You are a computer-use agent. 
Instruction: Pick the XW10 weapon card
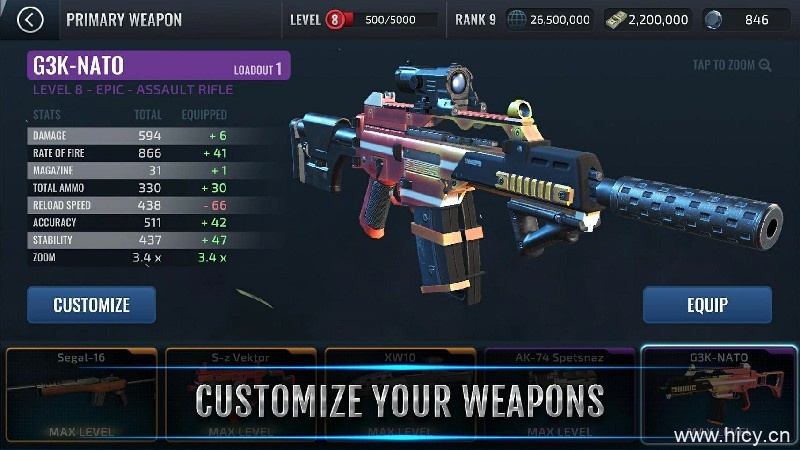400,395
